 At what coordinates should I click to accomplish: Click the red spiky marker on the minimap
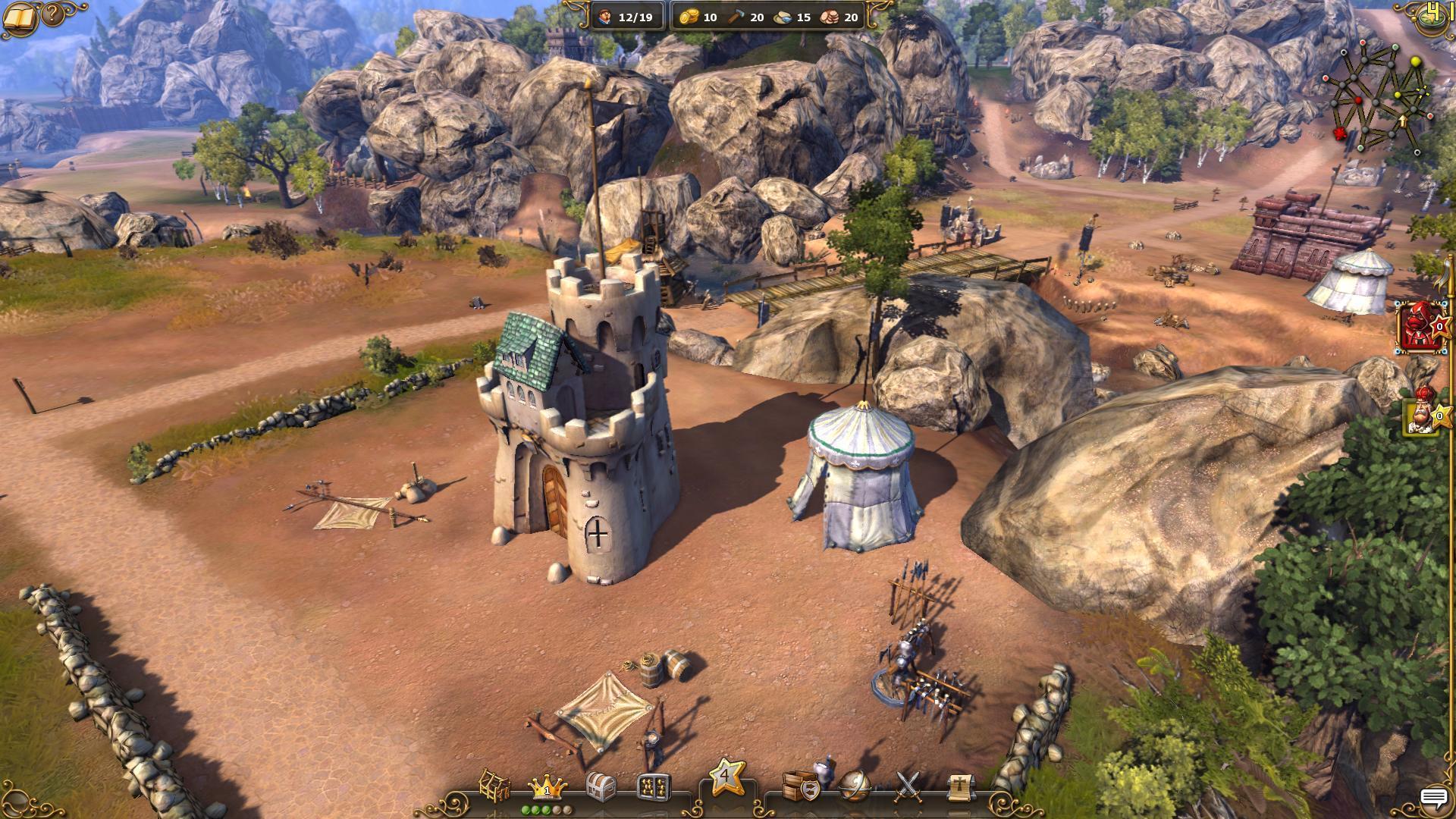(1340, 134)
